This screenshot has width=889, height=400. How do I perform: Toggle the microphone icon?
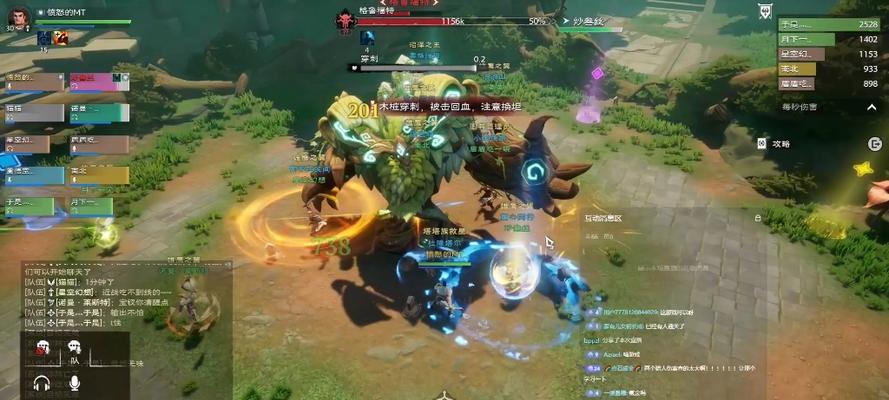point(74,383)
